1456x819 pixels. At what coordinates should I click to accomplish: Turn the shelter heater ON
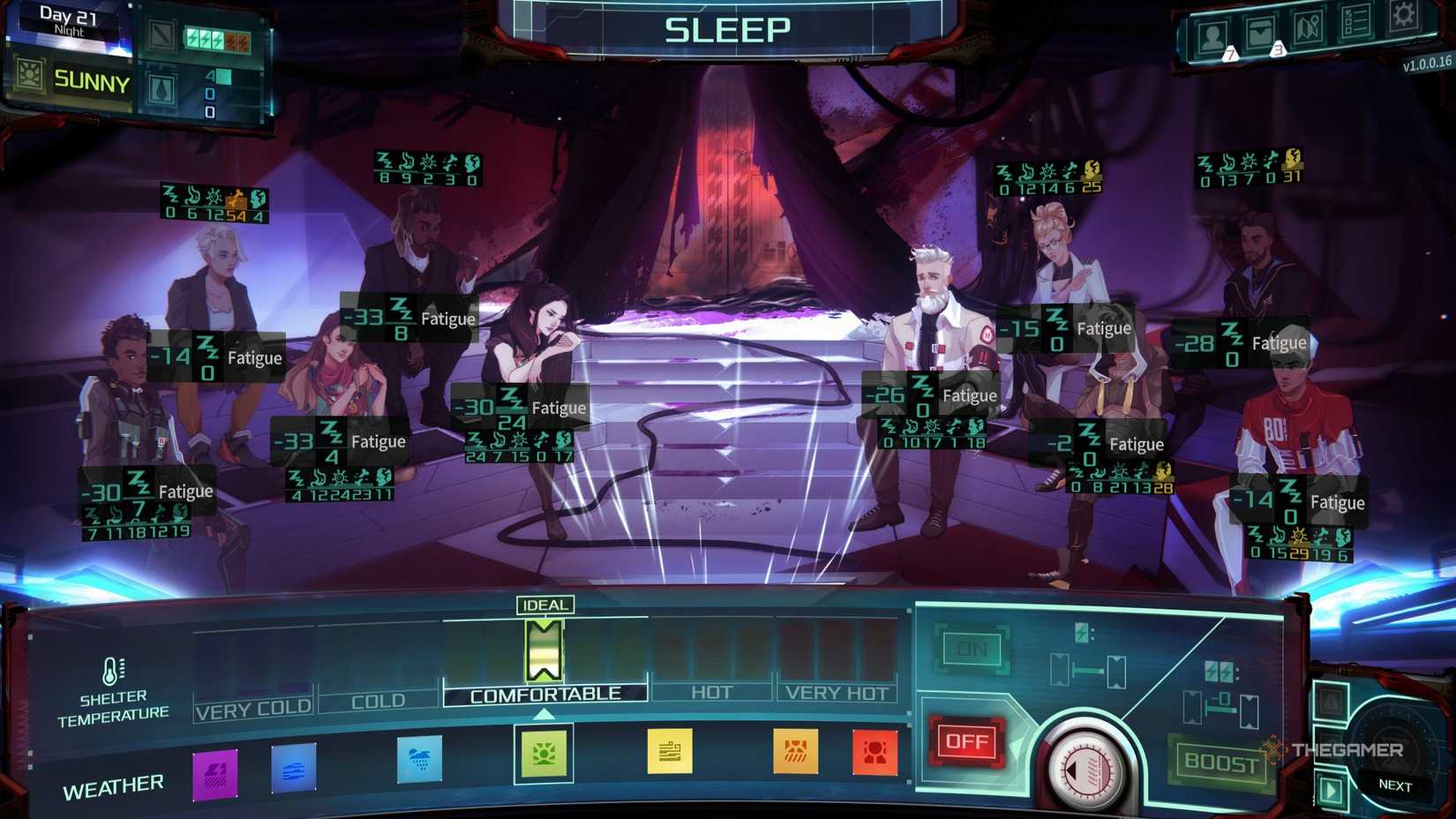click(x=973, y=647)
